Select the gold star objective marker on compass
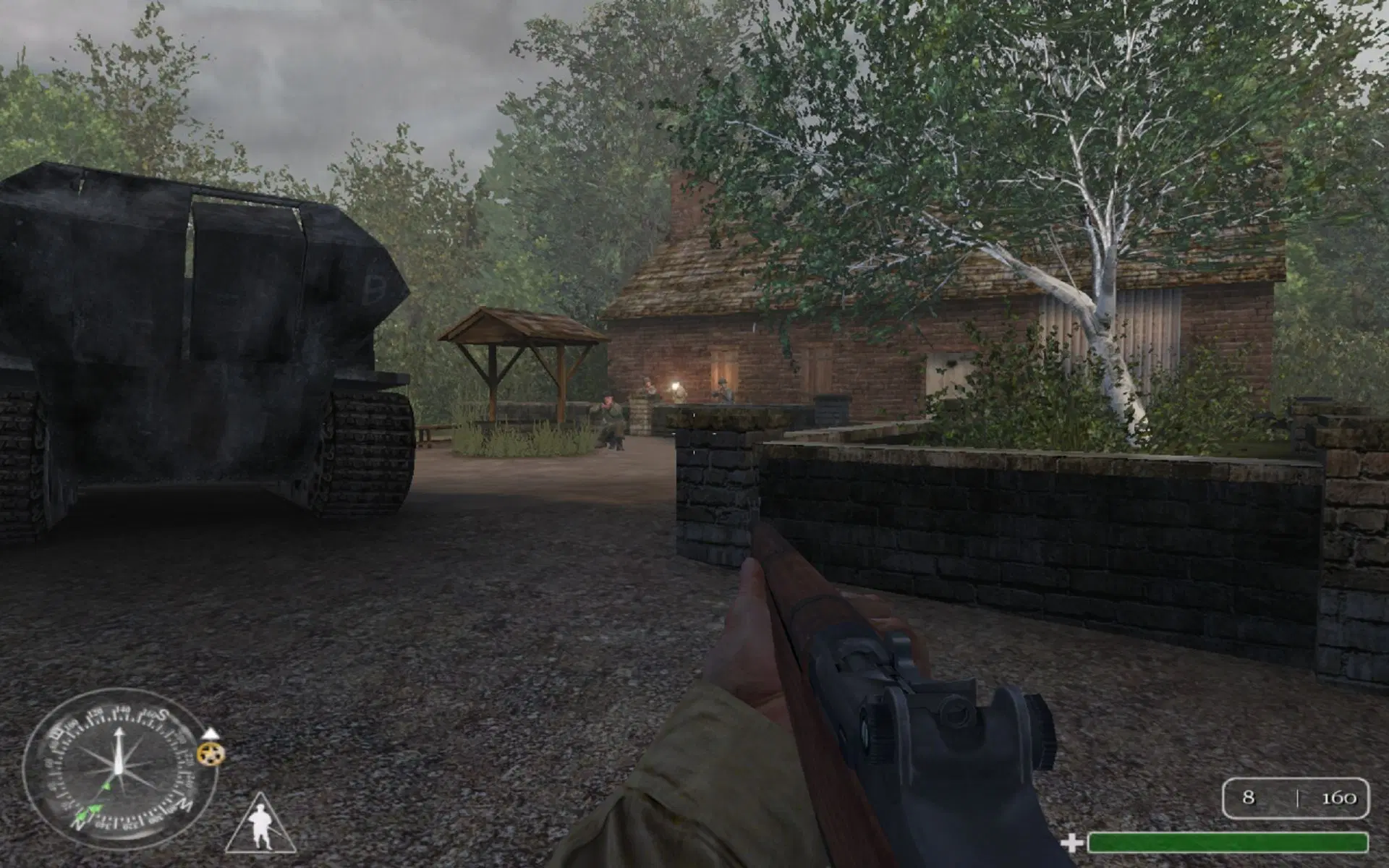The width and height of the screenshot is (1389, 868). tap(211, 754)
